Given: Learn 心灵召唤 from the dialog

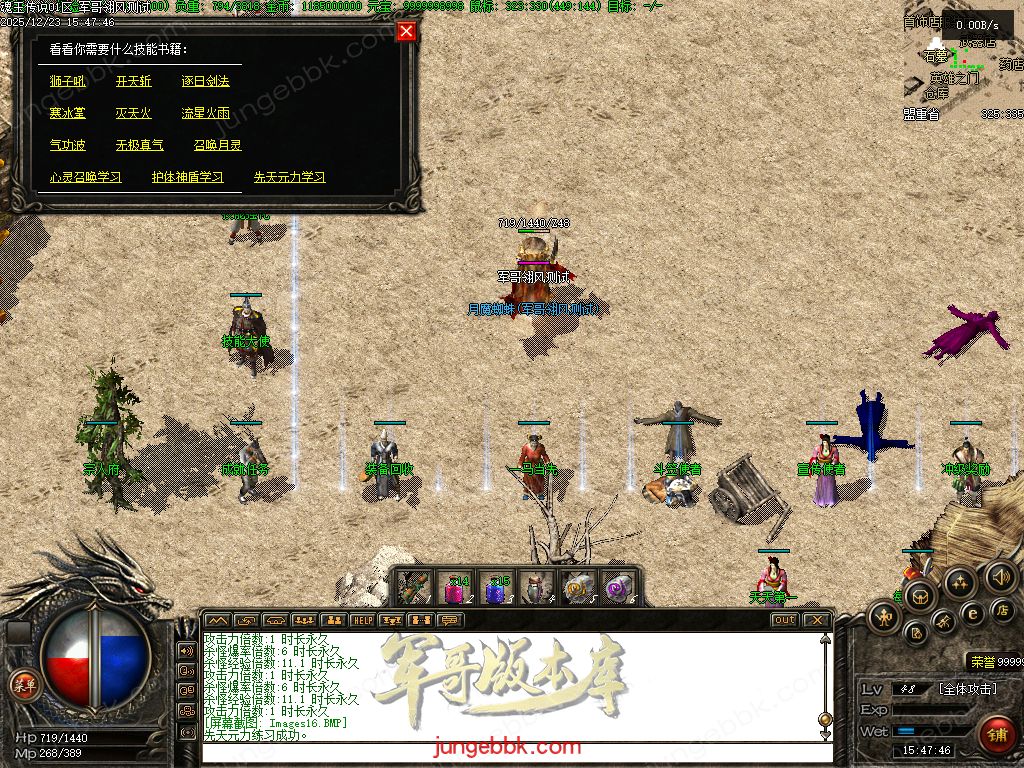Looking at the screenshot, I should tap(85, 177).
